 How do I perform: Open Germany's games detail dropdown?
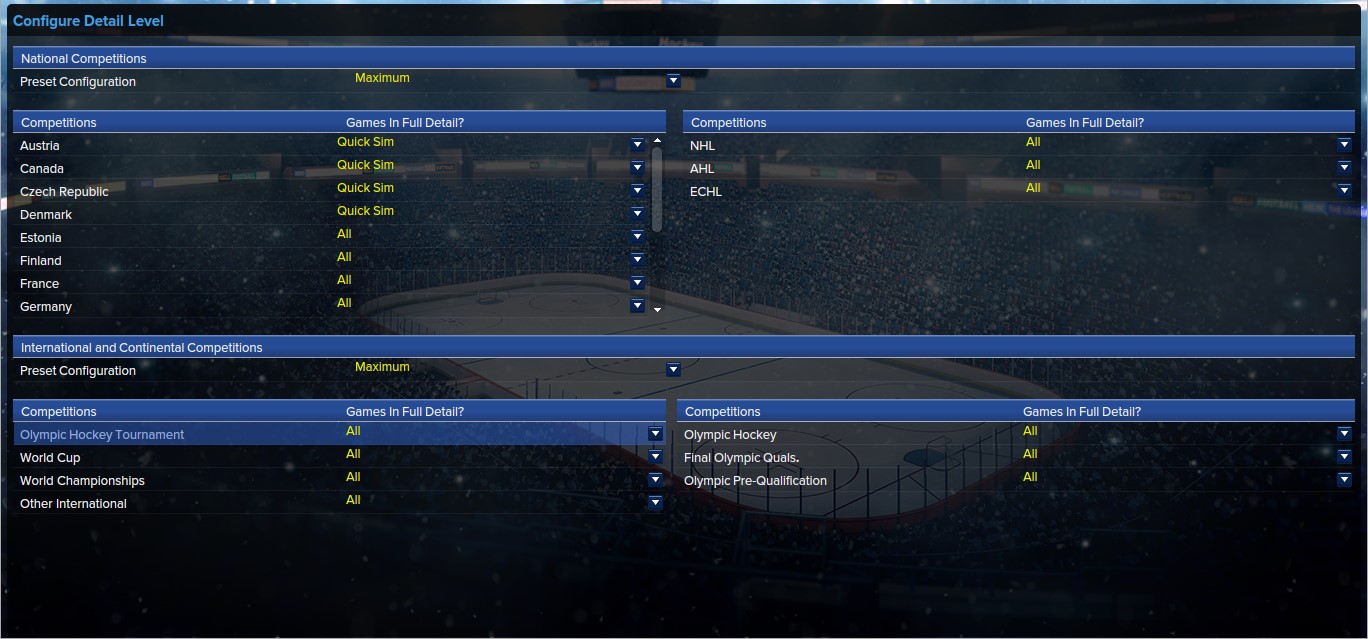tap(637, 306)
